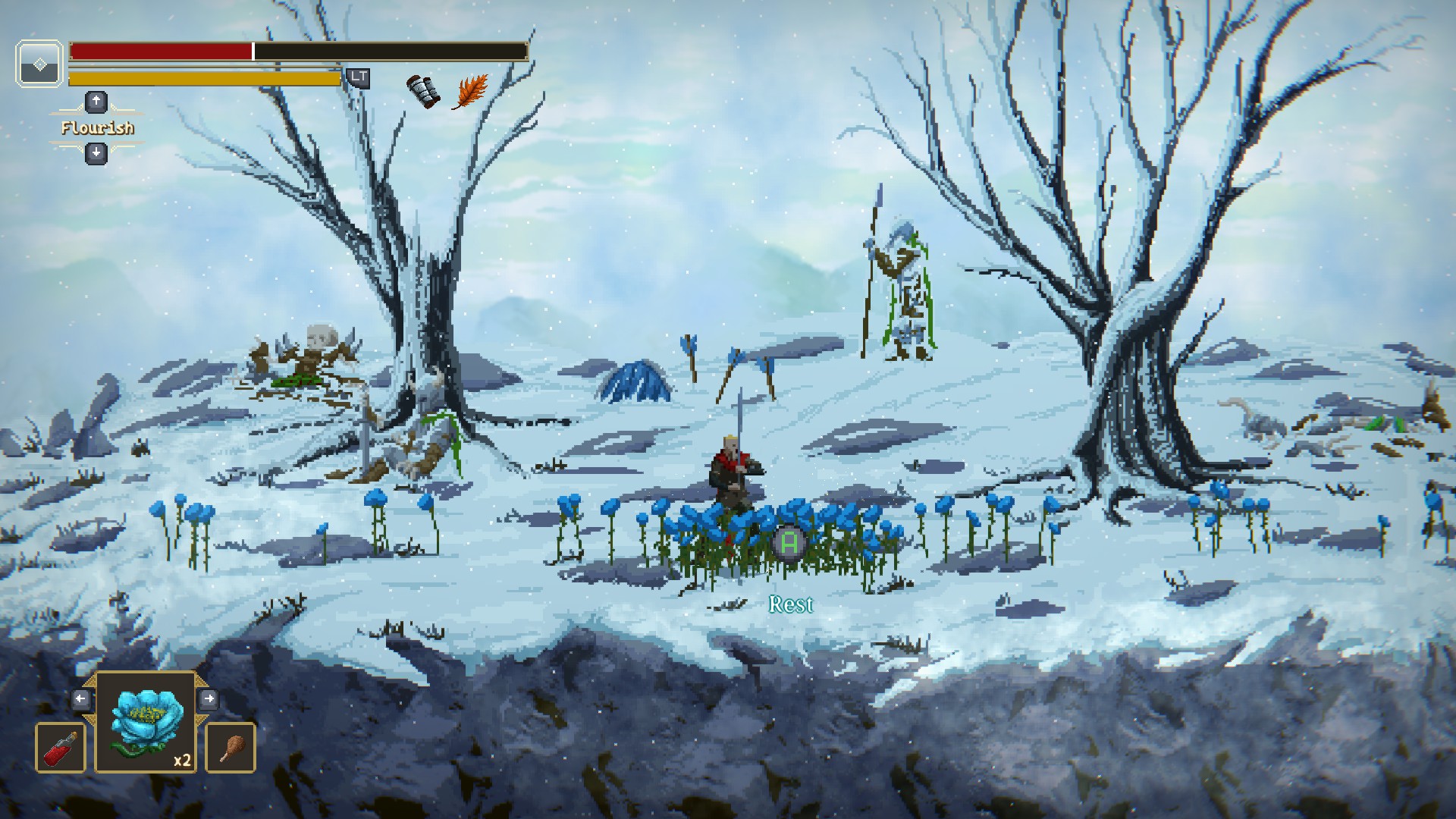Select the blue flower item slot
The height and width of the screenshot is (819, 1456).
coord(146,723)
